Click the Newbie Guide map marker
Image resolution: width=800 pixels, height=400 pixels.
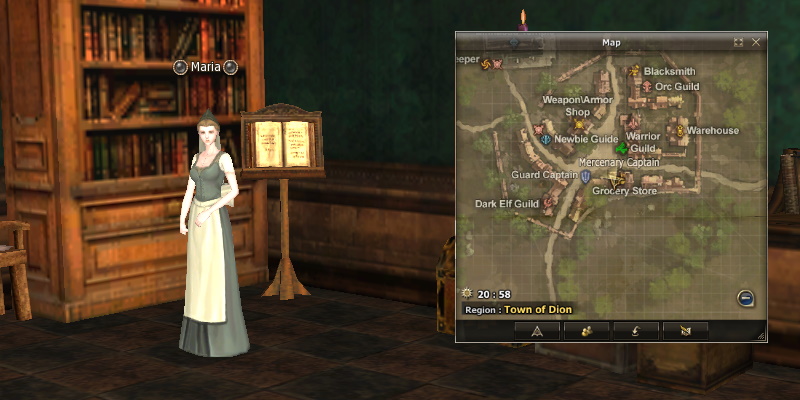pyautogui.click(x=545, y=139)
